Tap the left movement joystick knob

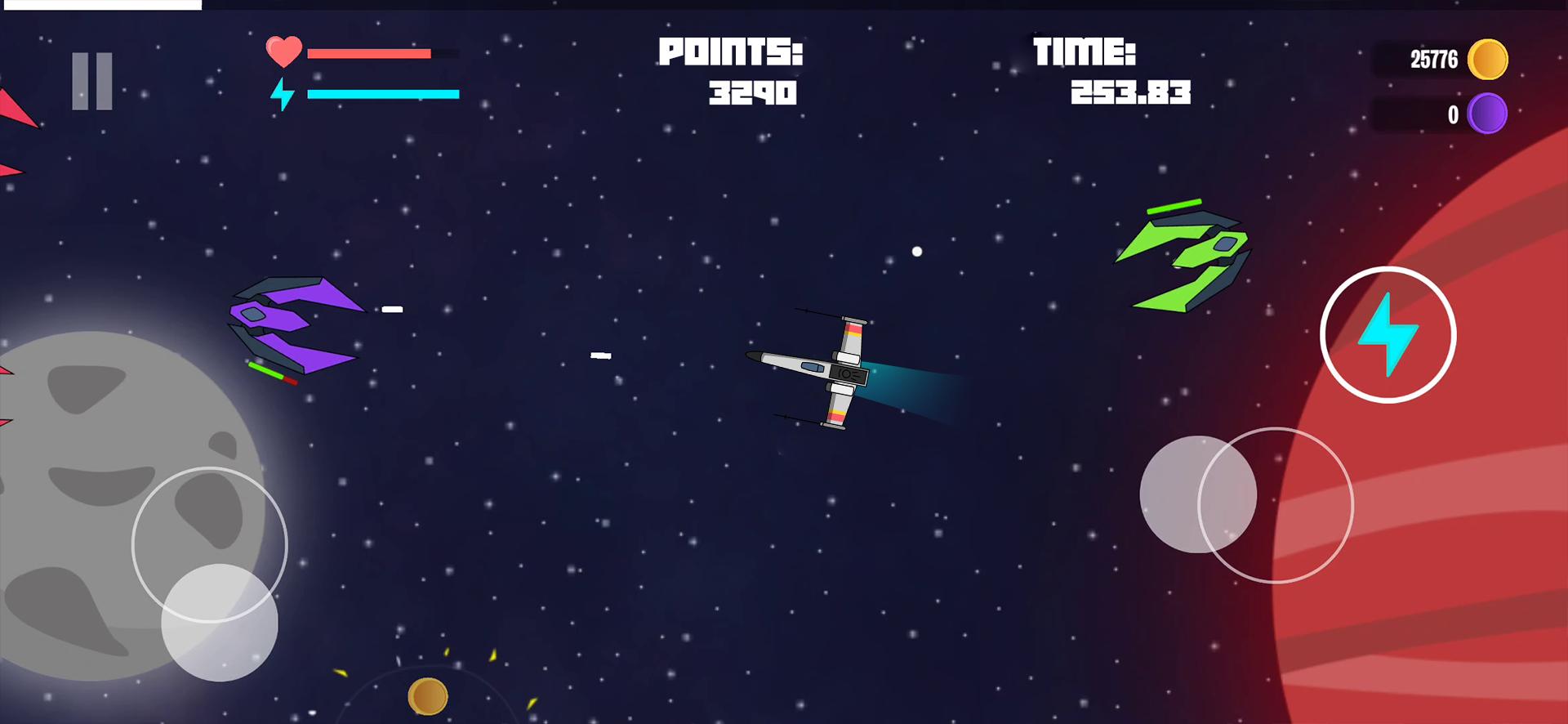coord(219,622)
